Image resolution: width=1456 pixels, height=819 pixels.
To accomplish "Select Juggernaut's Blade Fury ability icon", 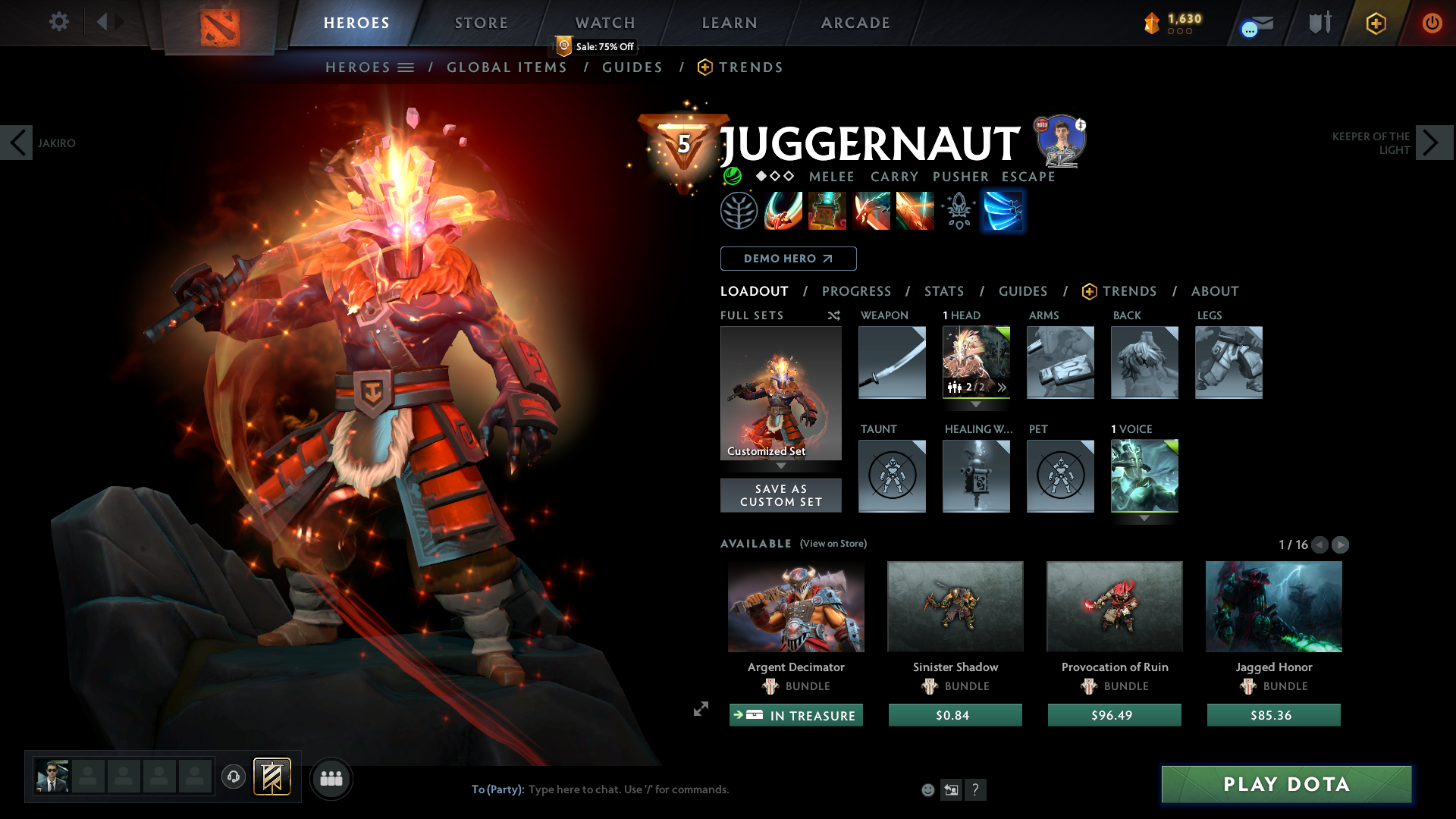I will coord(783,211).
